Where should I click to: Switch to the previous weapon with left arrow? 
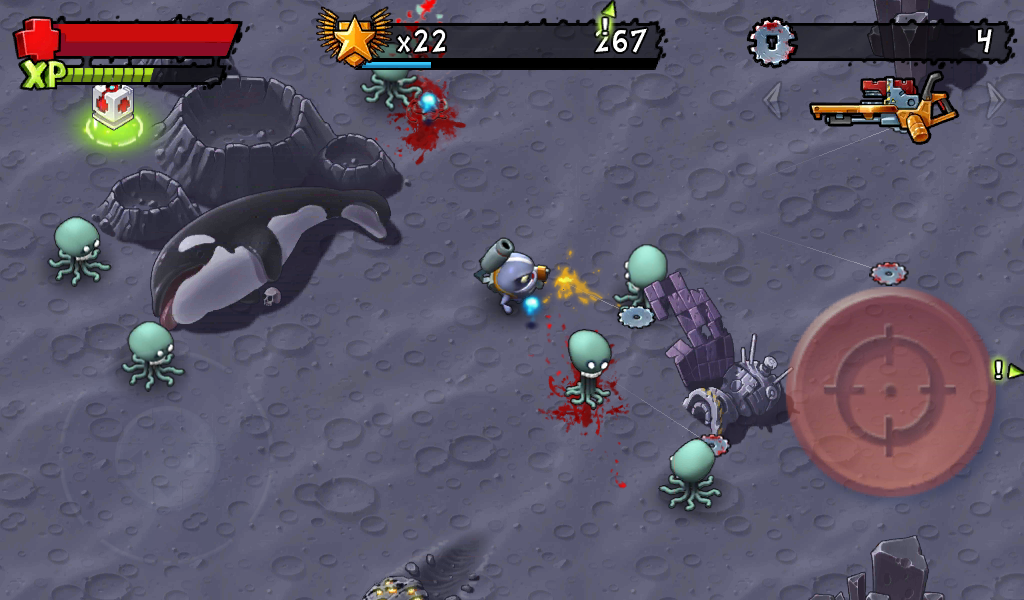(x=773, y=100)
